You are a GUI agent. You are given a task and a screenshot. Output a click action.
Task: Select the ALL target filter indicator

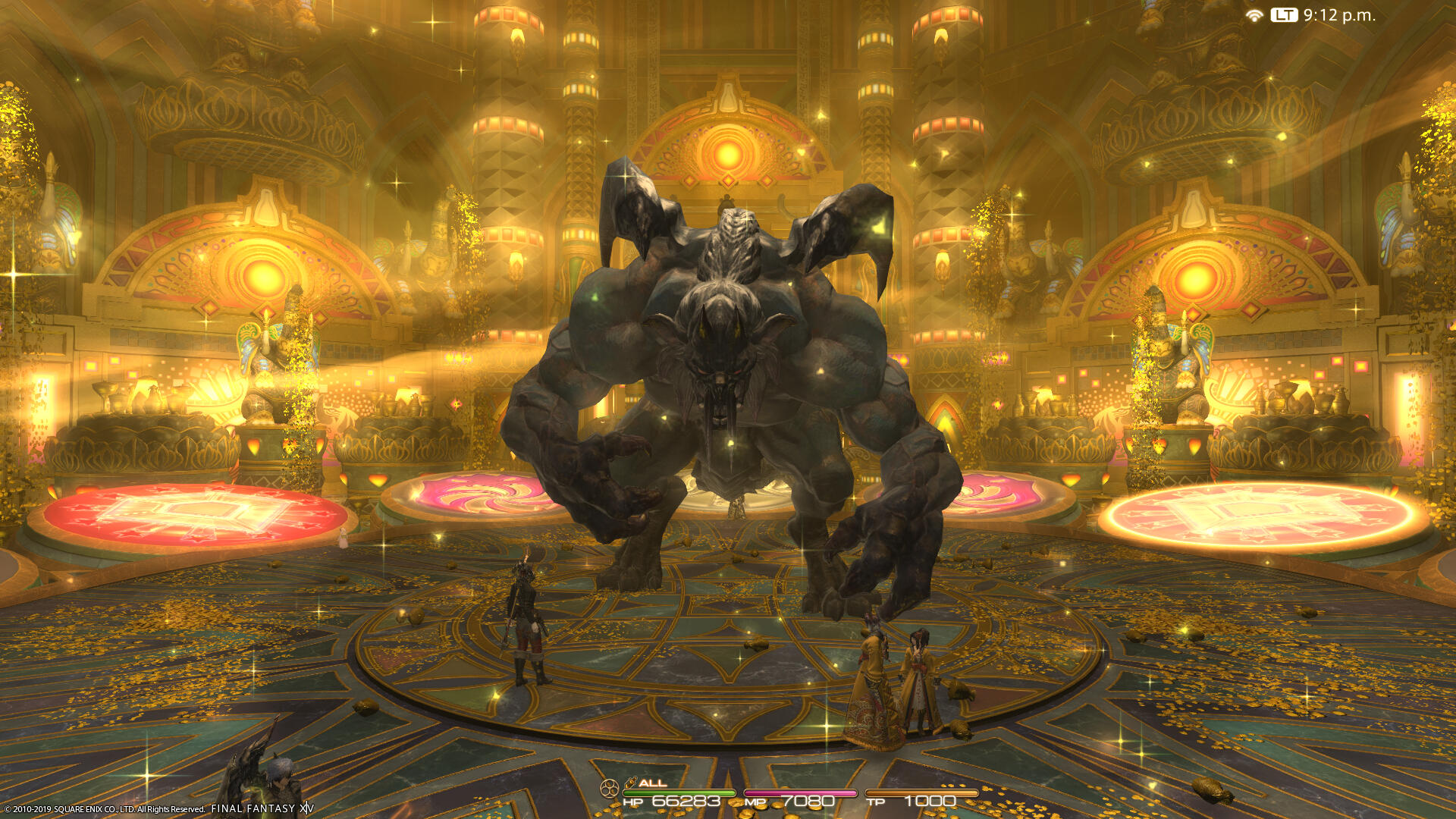(x=651, y=783)
